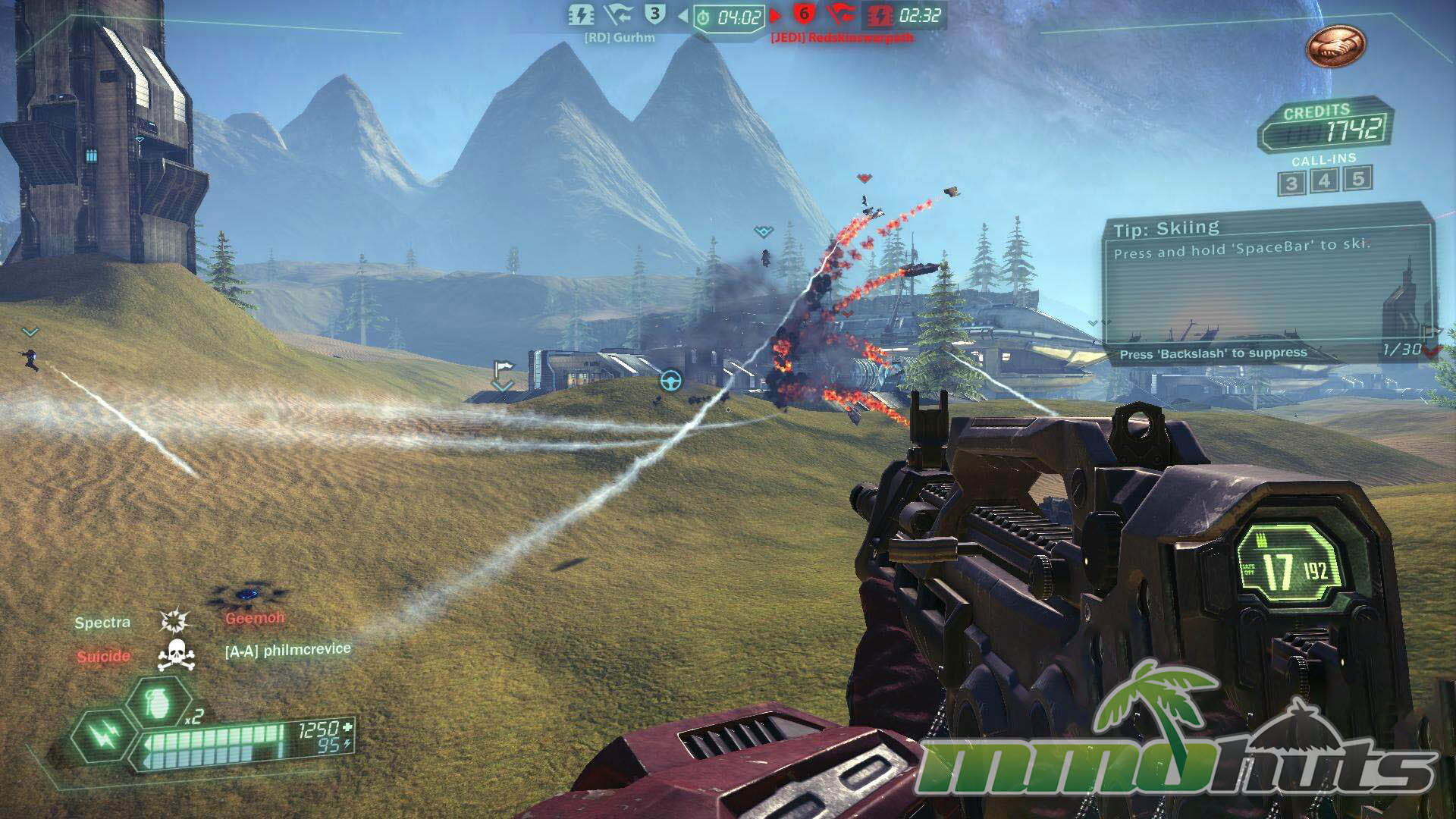
Task: Select call-in slot number 4
Action: [1324, 181]
